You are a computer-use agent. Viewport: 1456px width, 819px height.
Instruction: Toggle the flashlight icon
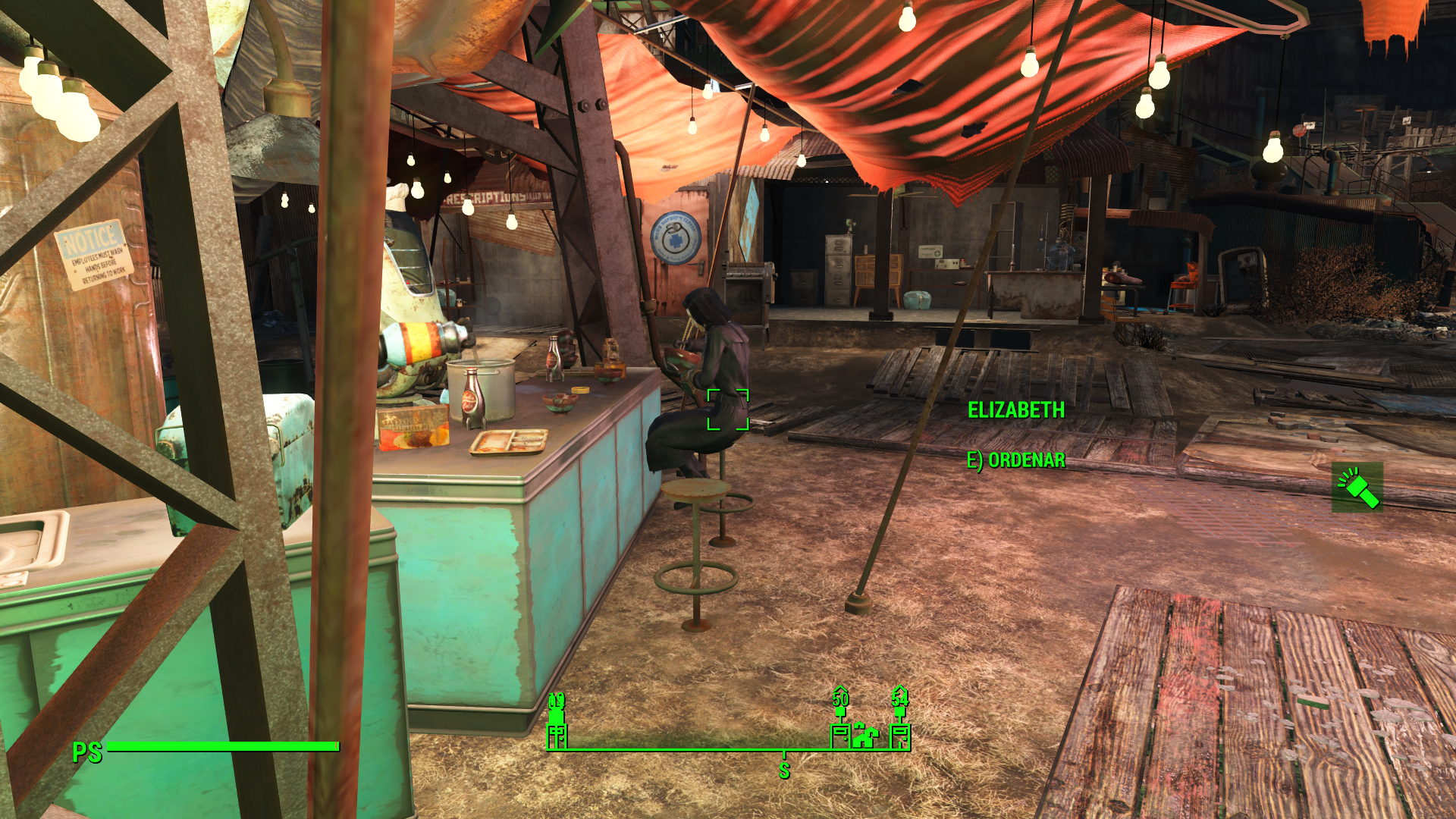pyautogui.click(x=1357, y=487)
